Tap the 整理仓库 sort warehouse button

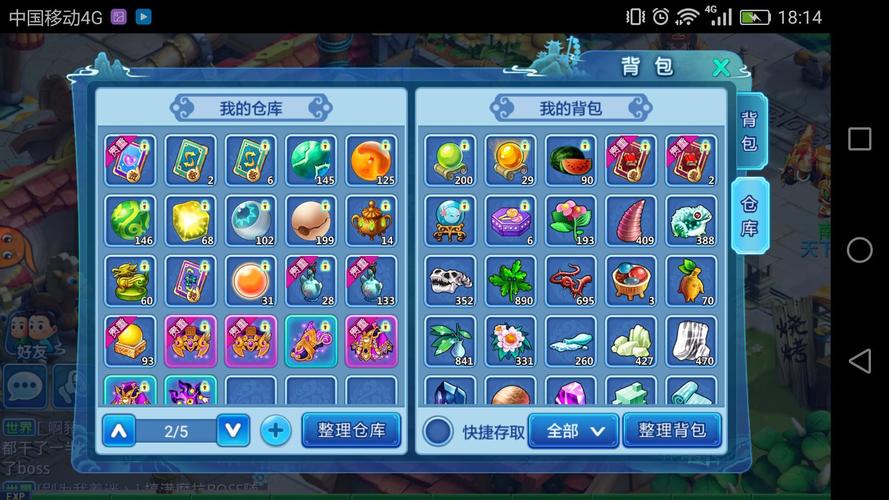pos(351,430)
